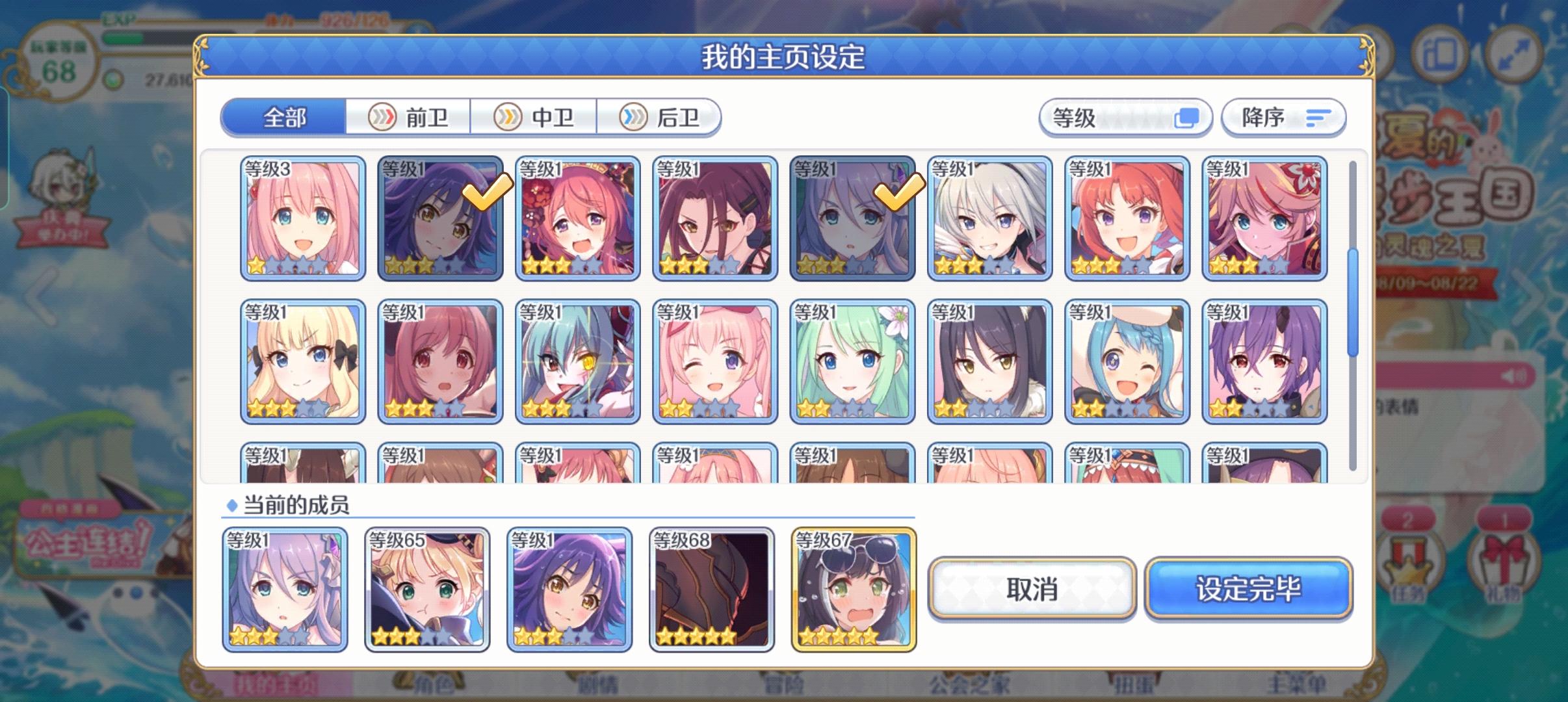Open the 等级 sort criteria selector
1568x702 pixels.
[x=1127, y=118]
